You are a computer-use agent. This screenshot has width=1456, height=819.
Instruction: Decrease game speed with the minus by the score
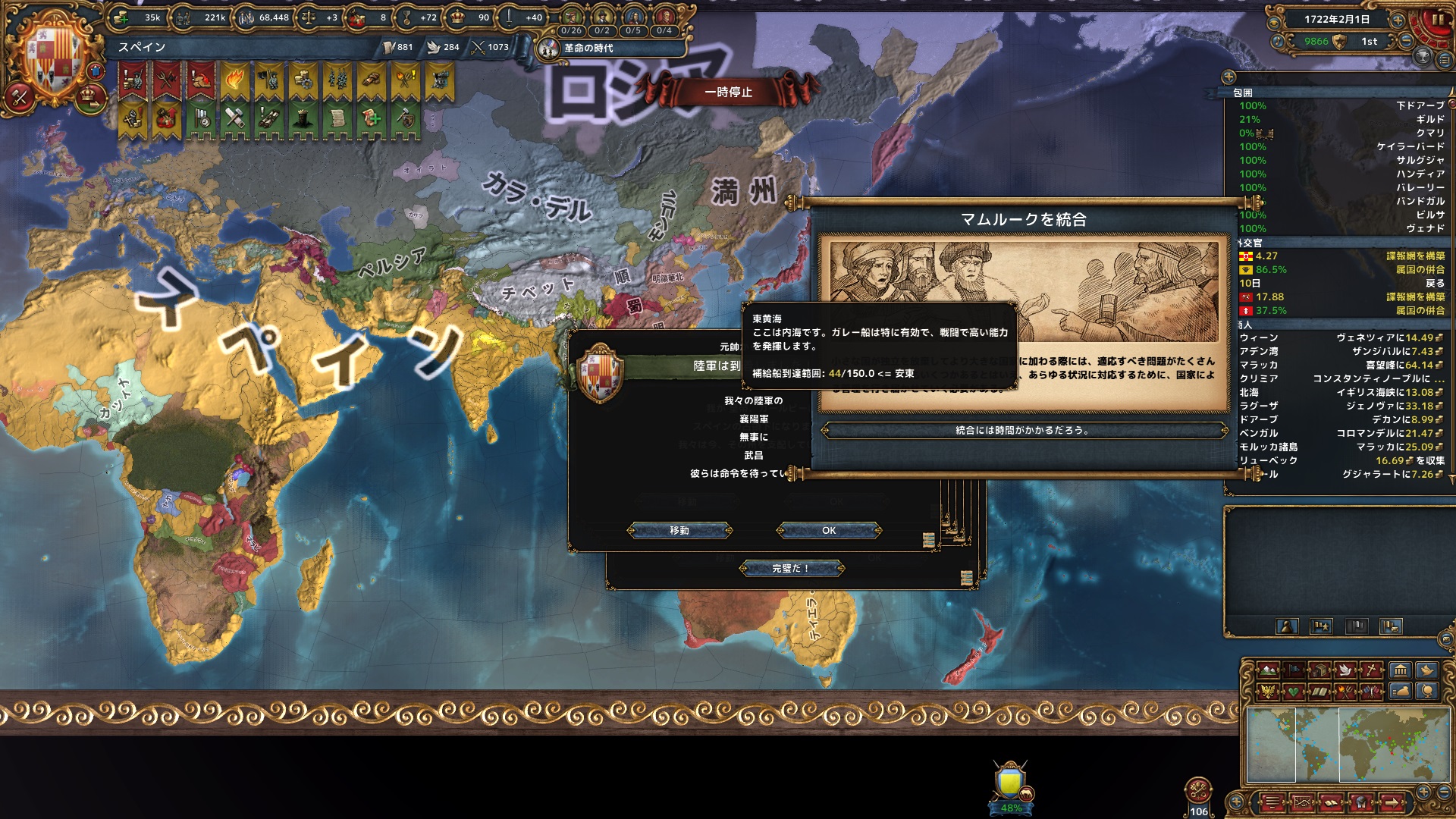point(1406,41)
